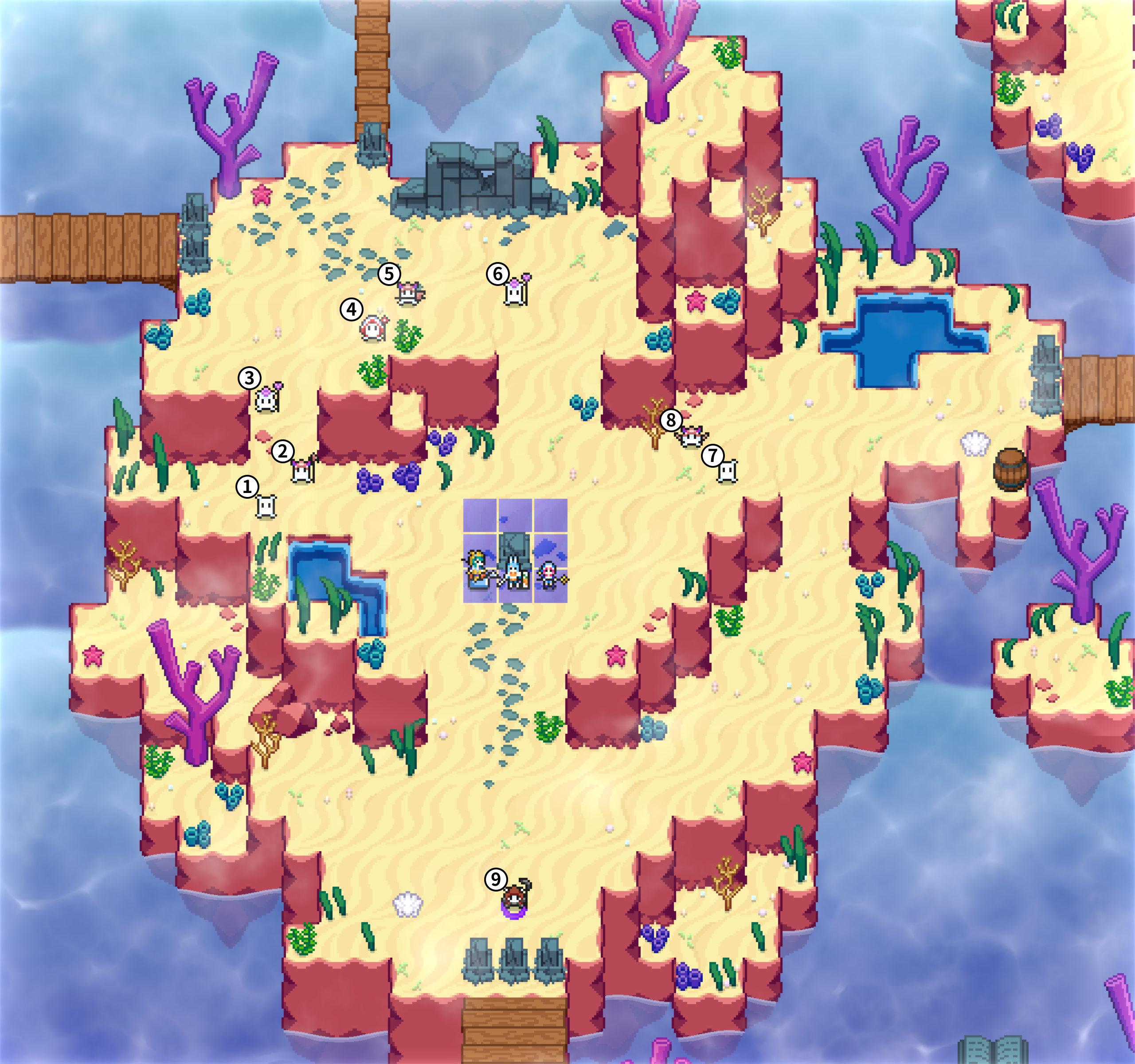1135x1064 pixels.
Task: Choose the circled number 6 marker
Action: coord(498,274)
